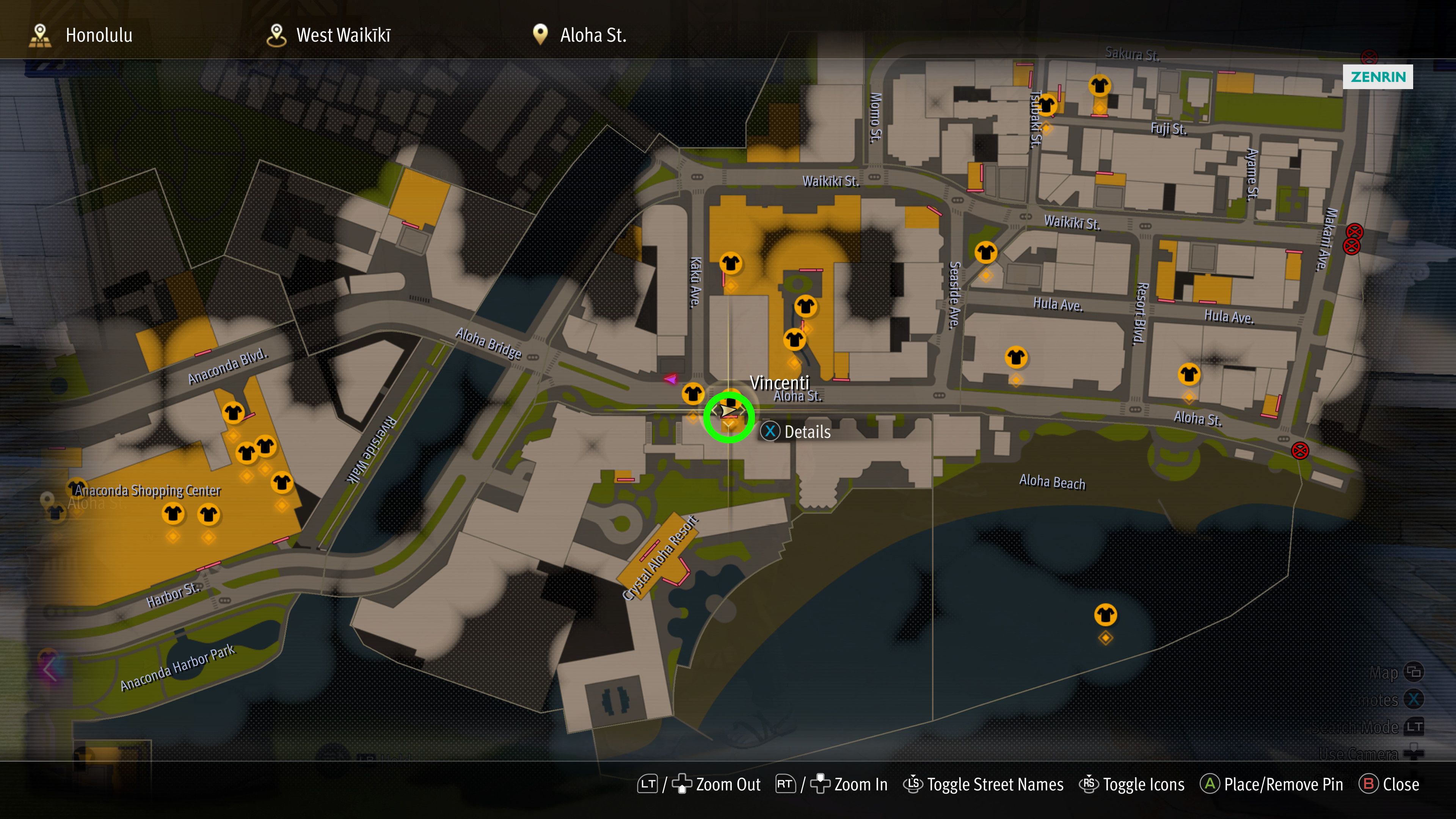Viewport: 1456px width, 819px height.
Task: Select the shirt marker beside the Kākū Ave. label
Action: point(730,263)
